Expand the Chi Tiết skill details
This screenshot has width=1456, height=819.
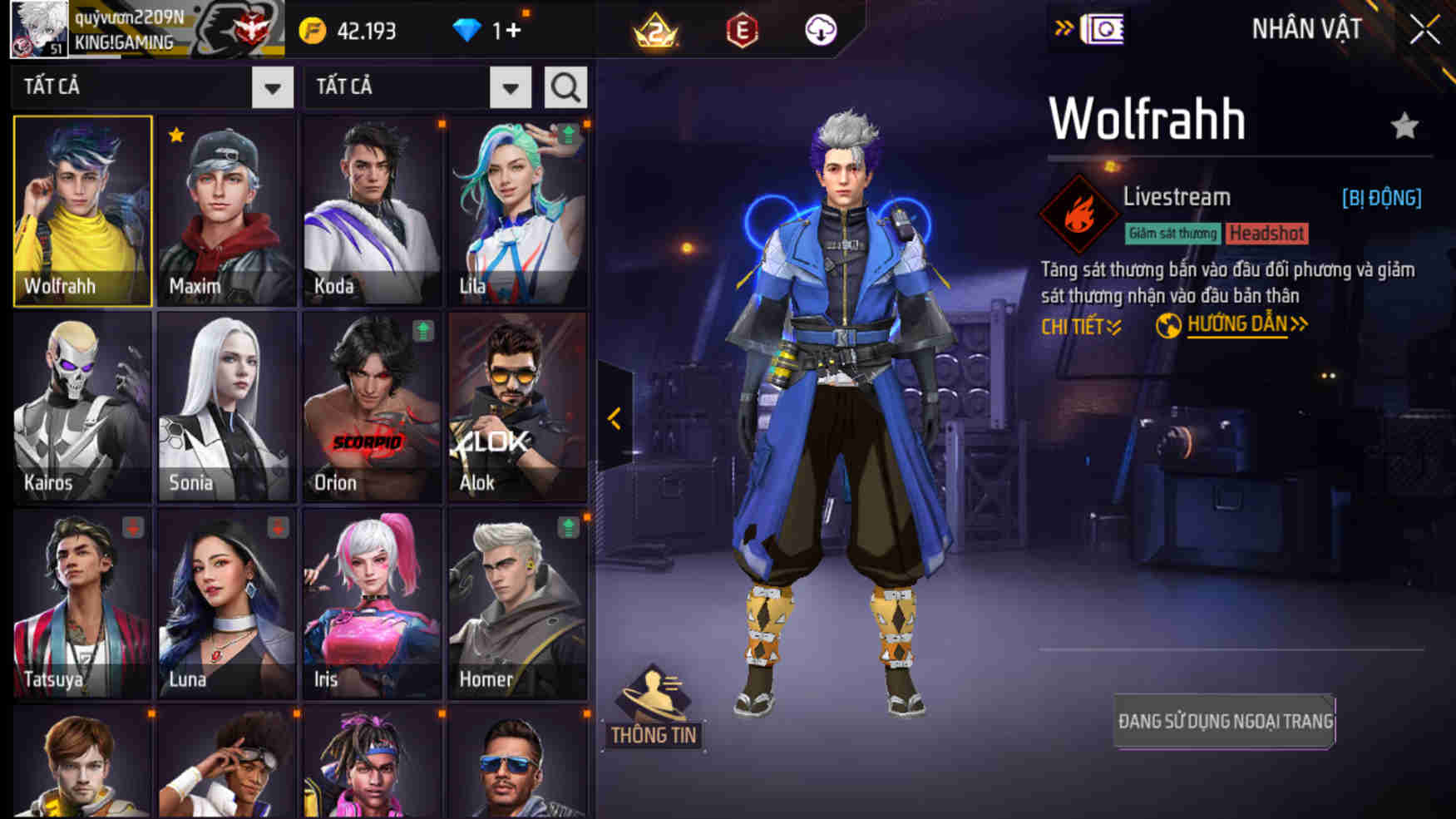(x=1081, y=327)
